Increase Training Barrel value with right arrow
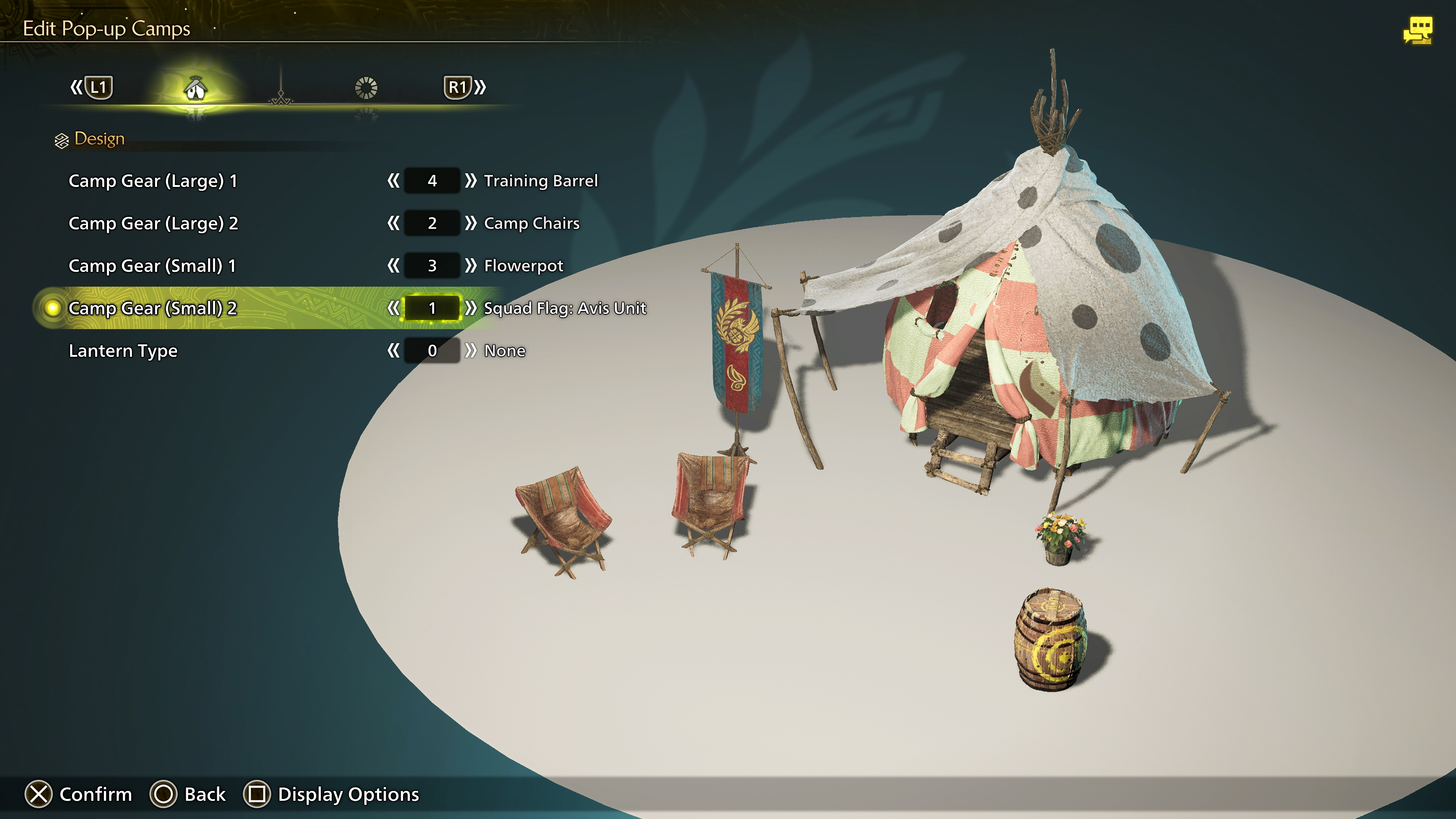The height and width of the screenshot is (819, 1456). point(471,181)
